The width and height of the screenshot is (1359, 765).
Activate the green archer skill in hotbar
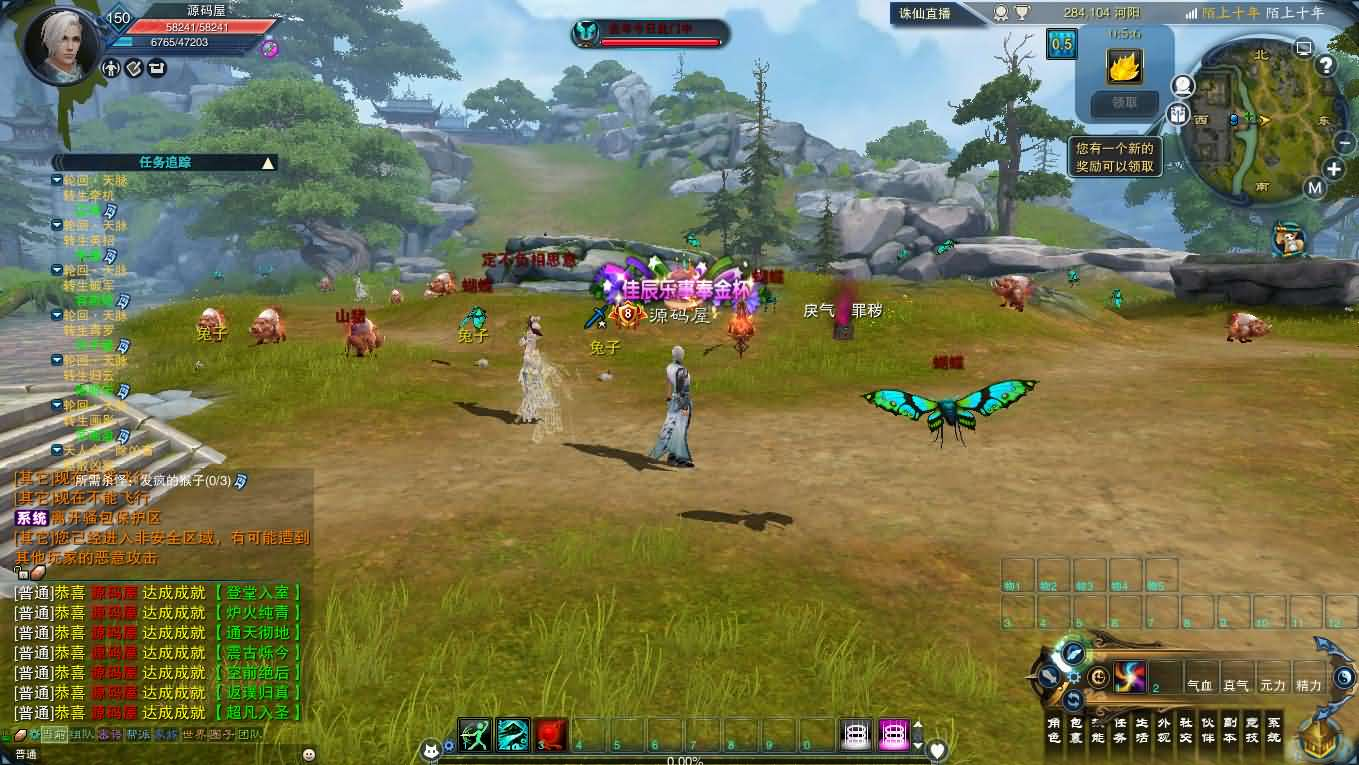[476, 735]
